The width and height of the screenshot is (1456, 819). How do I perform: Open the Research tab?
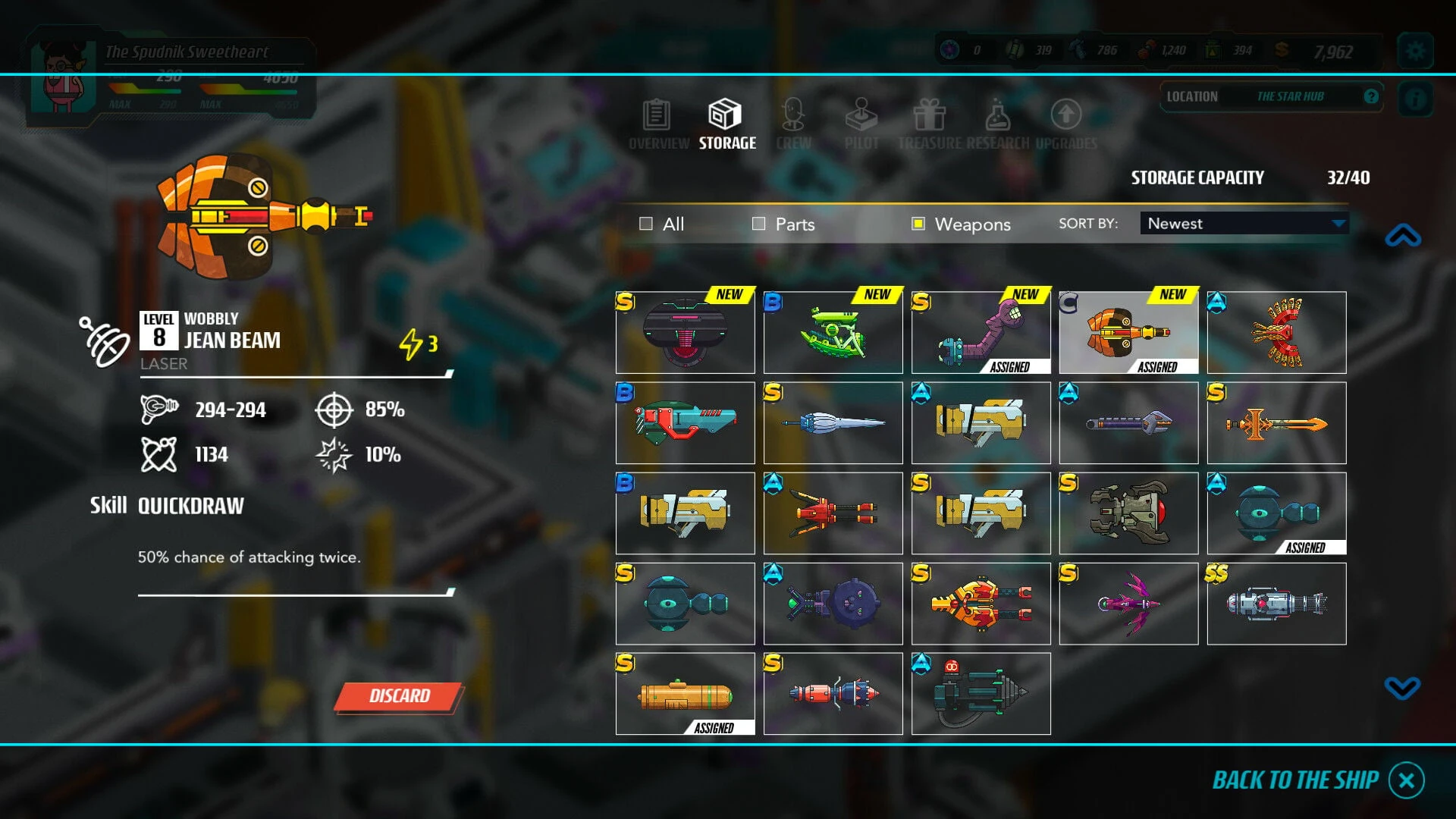pos(997,125)
